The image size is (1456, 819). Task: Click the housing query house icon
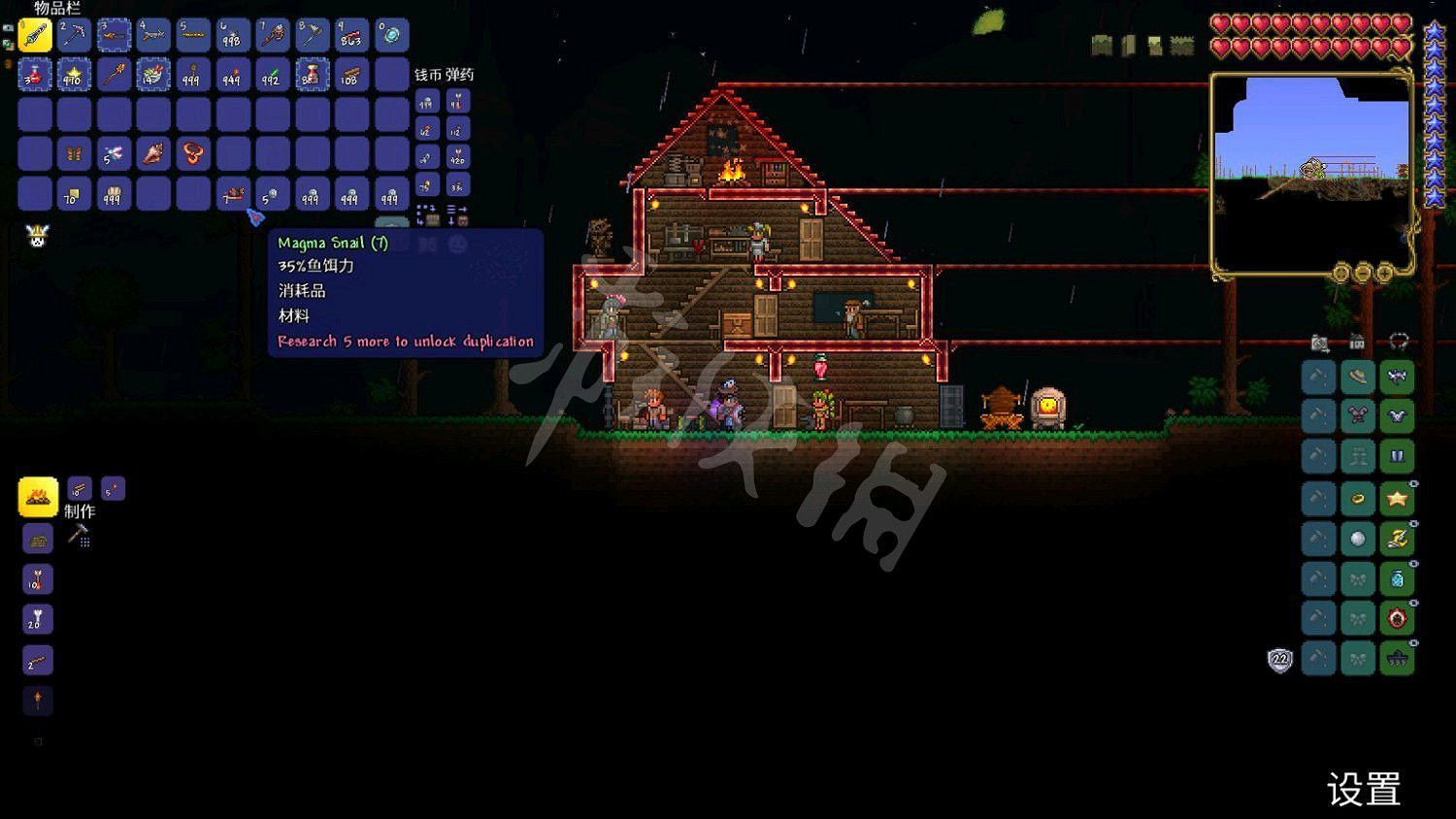(1357, 342)
